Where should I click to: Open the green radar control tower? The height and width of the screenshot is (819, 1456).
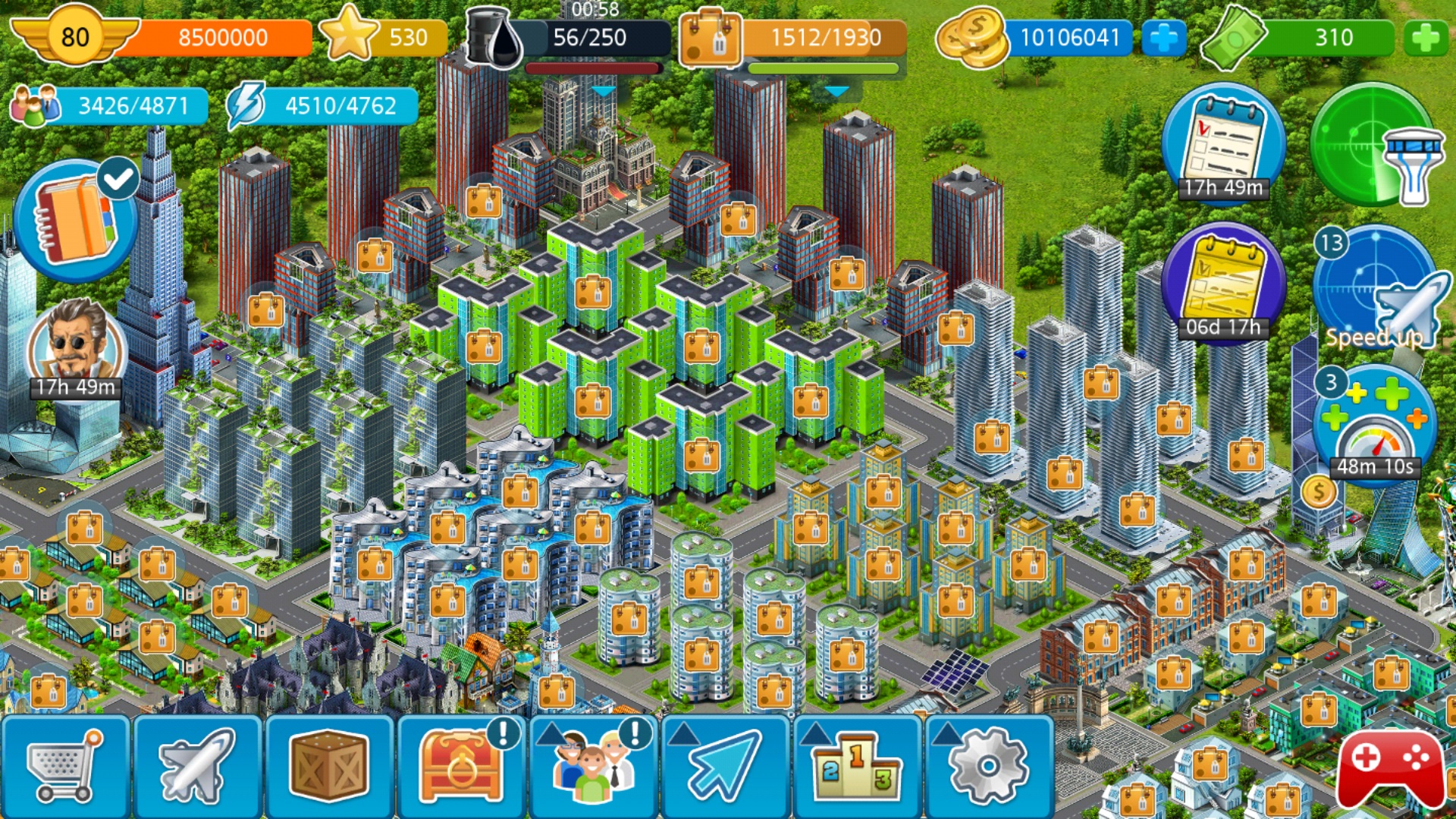pyautogui.click(x=1373, y=144)
